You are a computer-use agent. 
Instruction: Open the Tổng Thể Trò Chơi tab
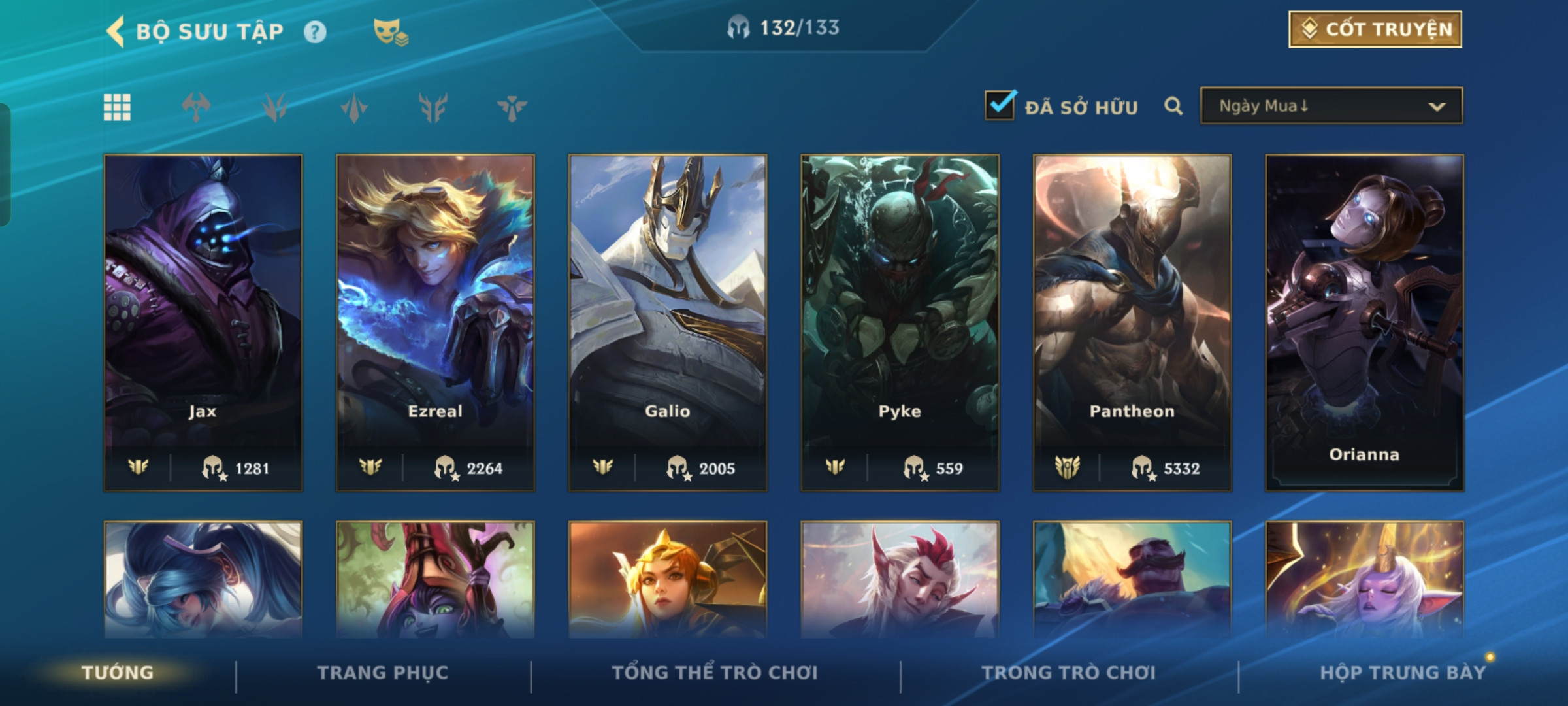click(715, 673)
